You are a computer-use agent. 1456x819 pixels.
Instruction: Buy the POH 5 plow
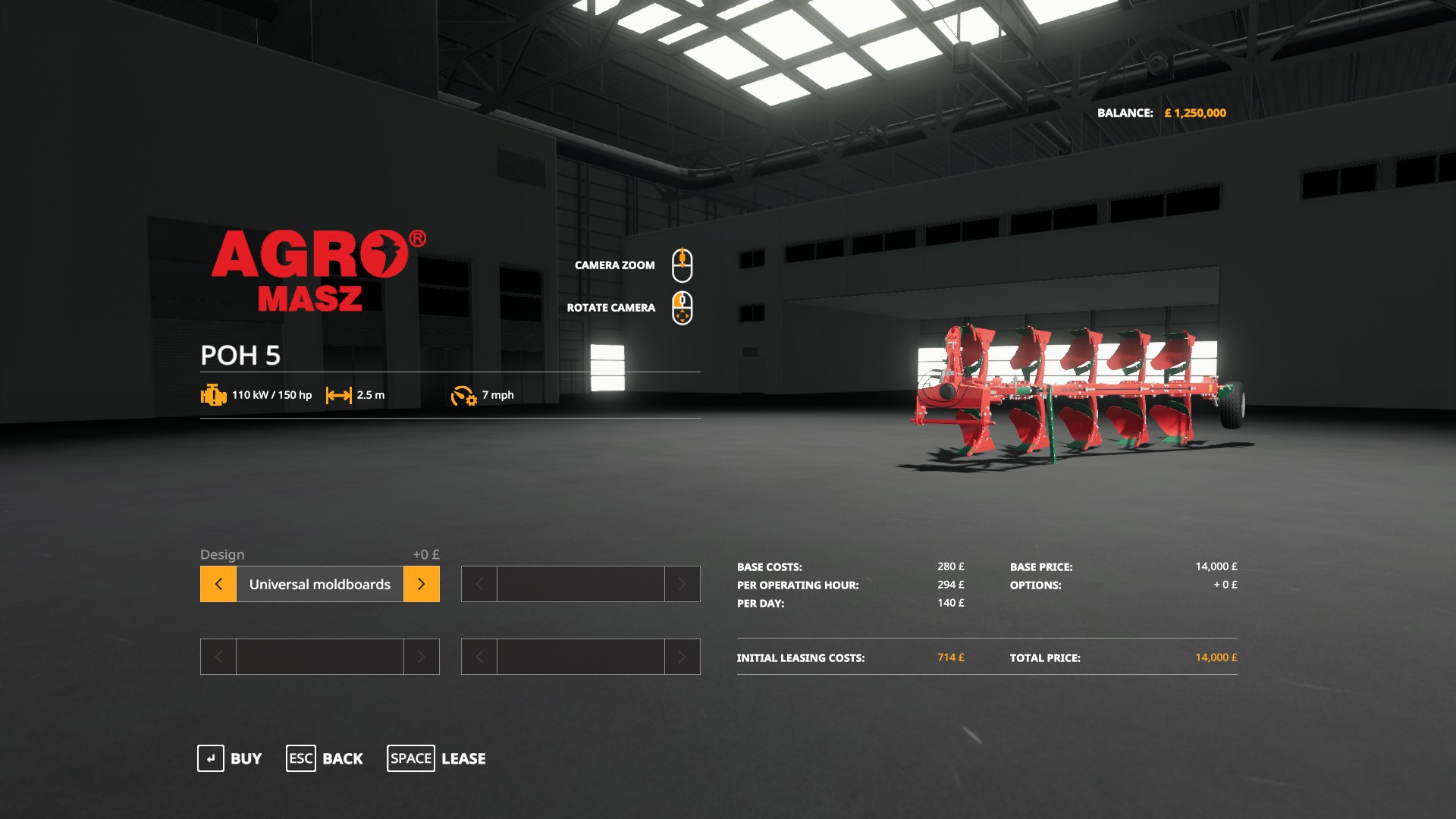click(230, 758)
